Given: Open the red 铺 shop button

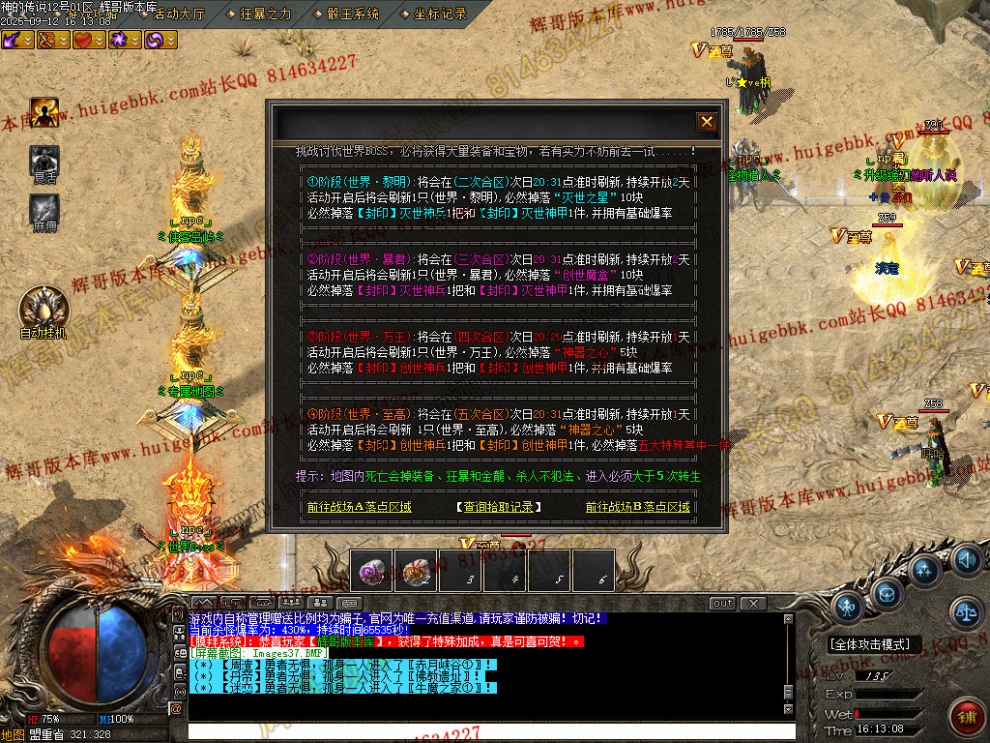Looking at the screenshot, I should pyautogui.click(x=966, y=717).
